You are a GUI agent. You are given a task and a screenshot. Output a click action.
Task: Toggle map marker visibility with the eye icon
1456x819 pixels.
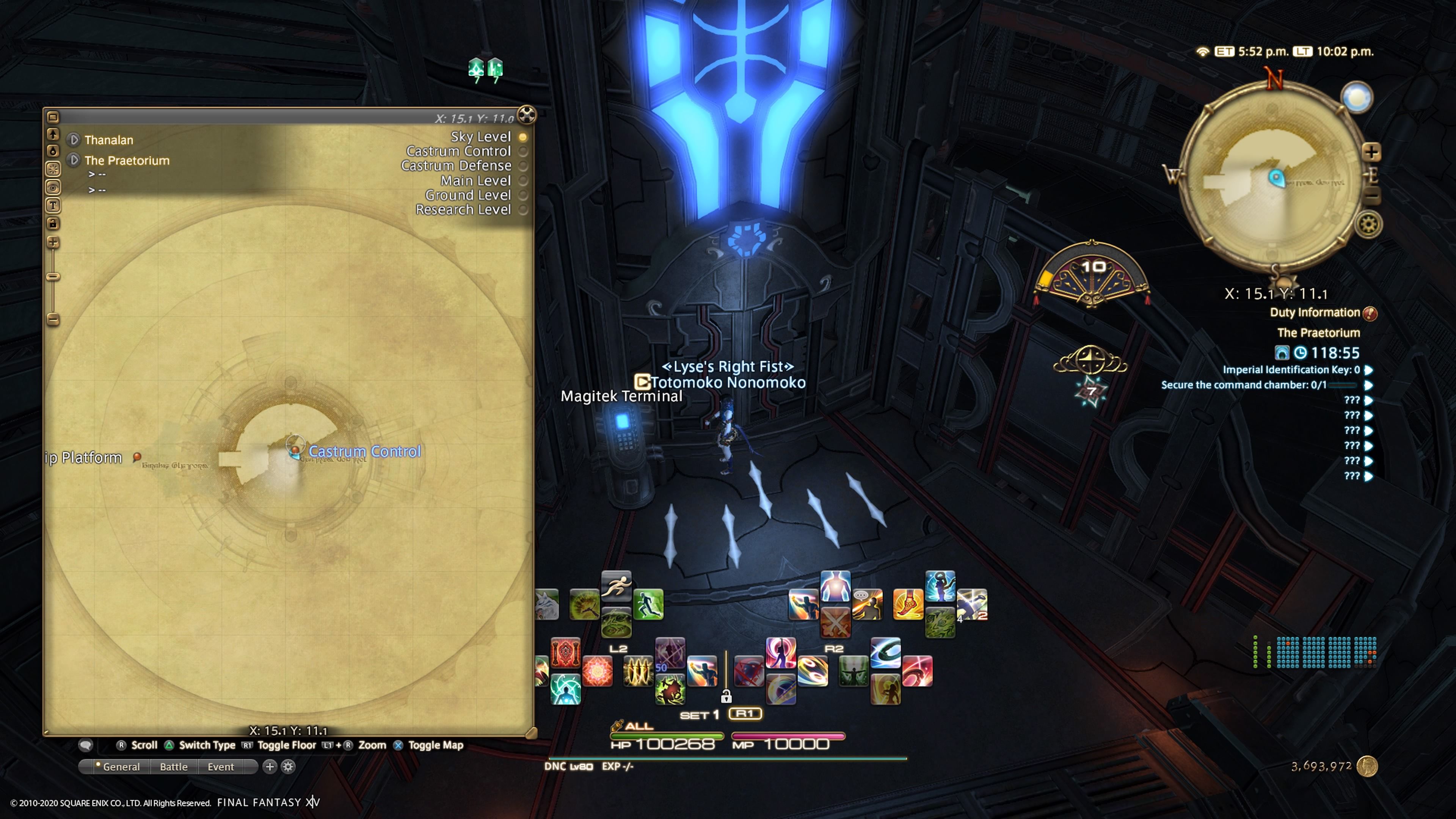pyautogui.click(x=53, y=188)
